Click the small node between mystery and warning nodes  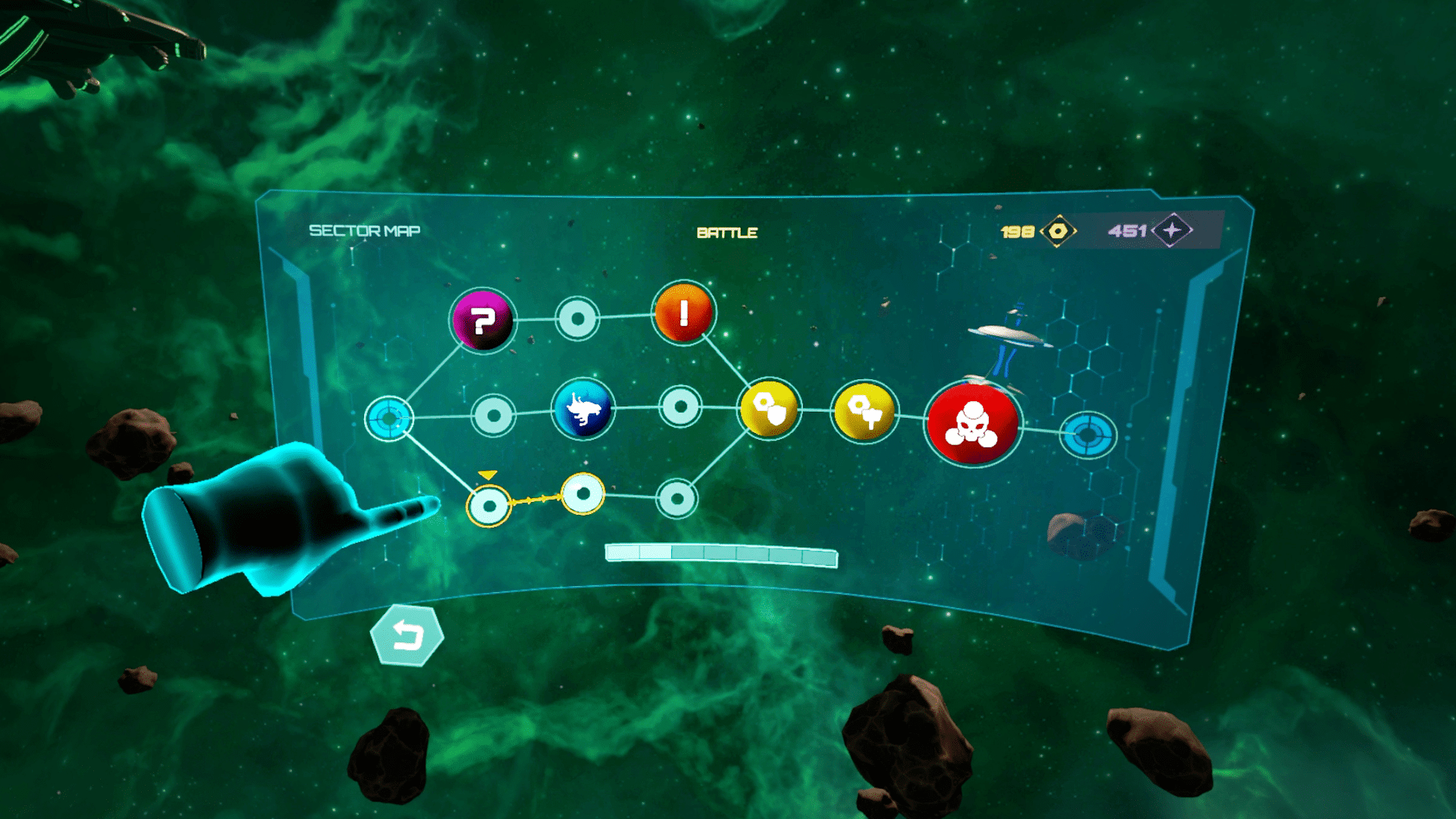point(576,320)
